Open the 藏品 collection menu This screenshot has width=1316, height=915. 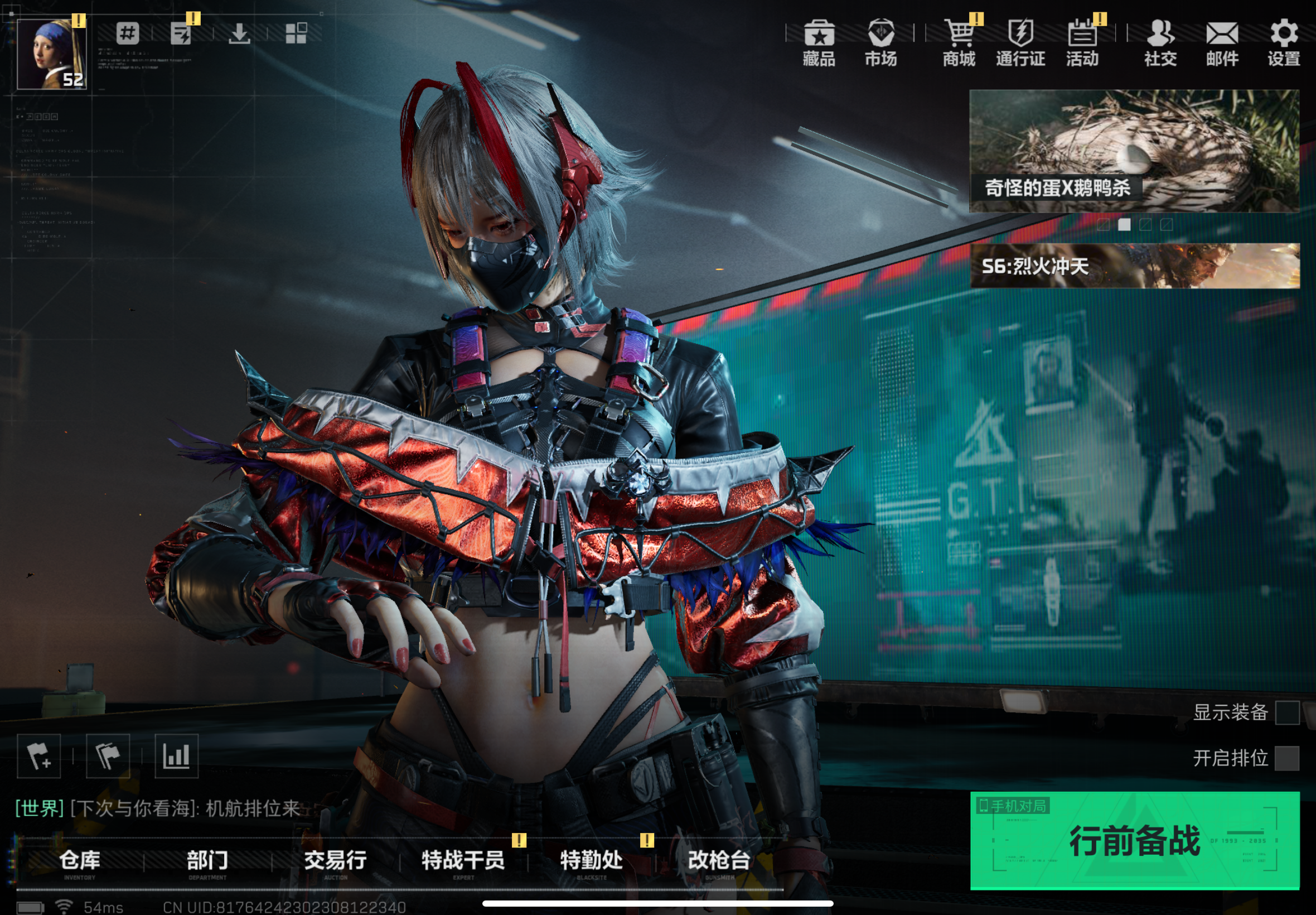[819, 42]
